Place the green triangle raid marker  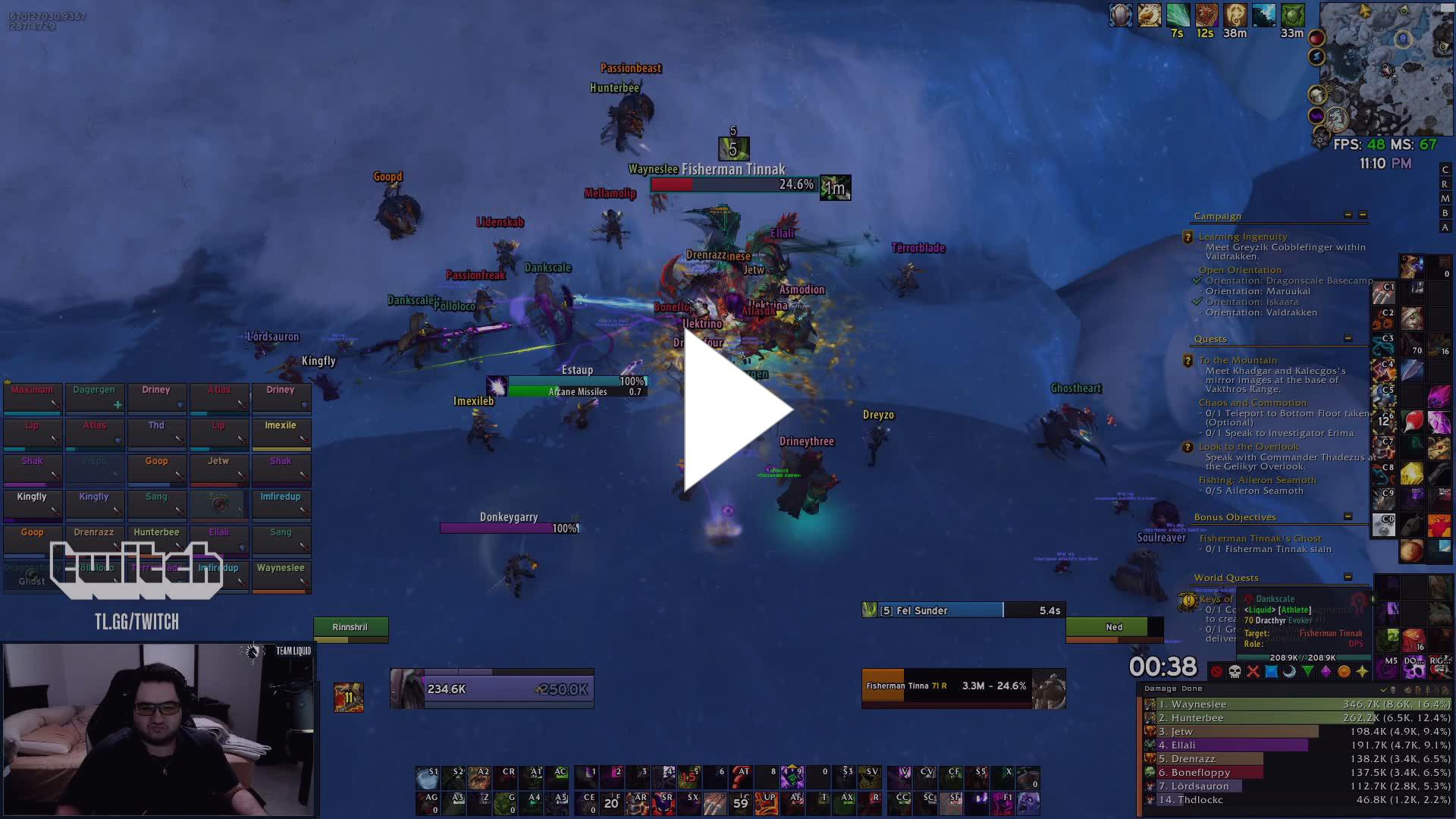click(x=1307, y=672)
